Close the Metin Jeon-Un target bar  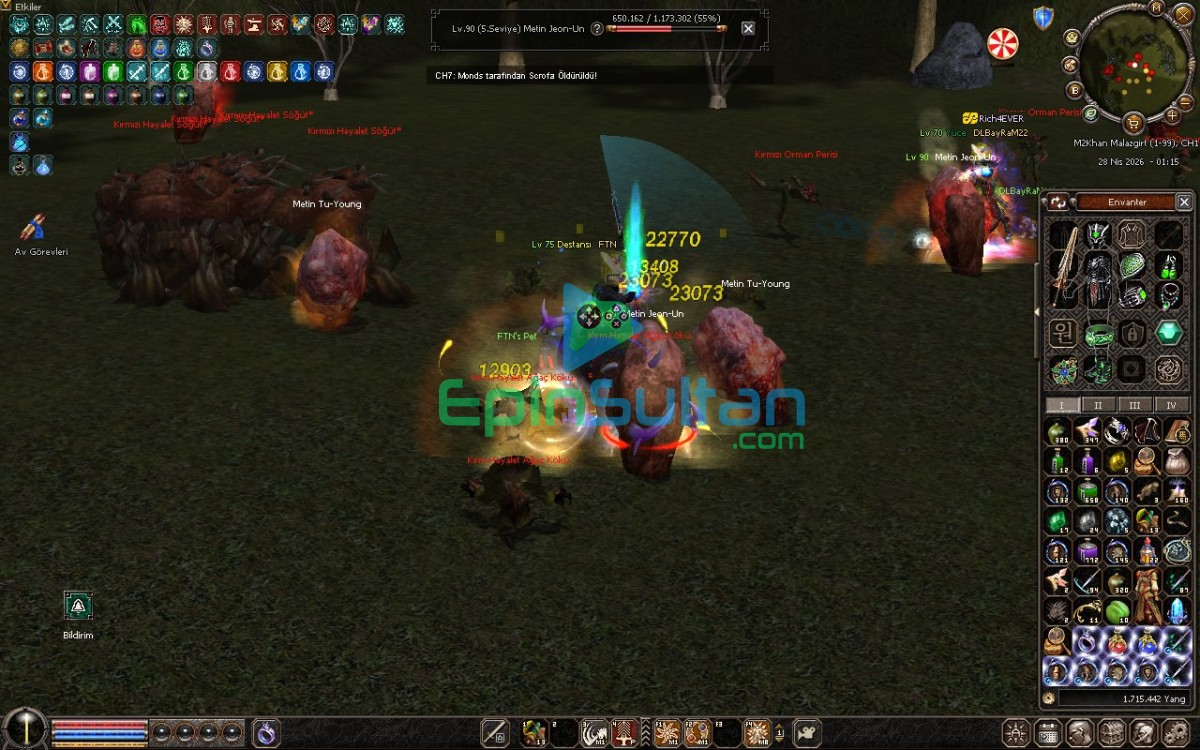tap(748, 29)
